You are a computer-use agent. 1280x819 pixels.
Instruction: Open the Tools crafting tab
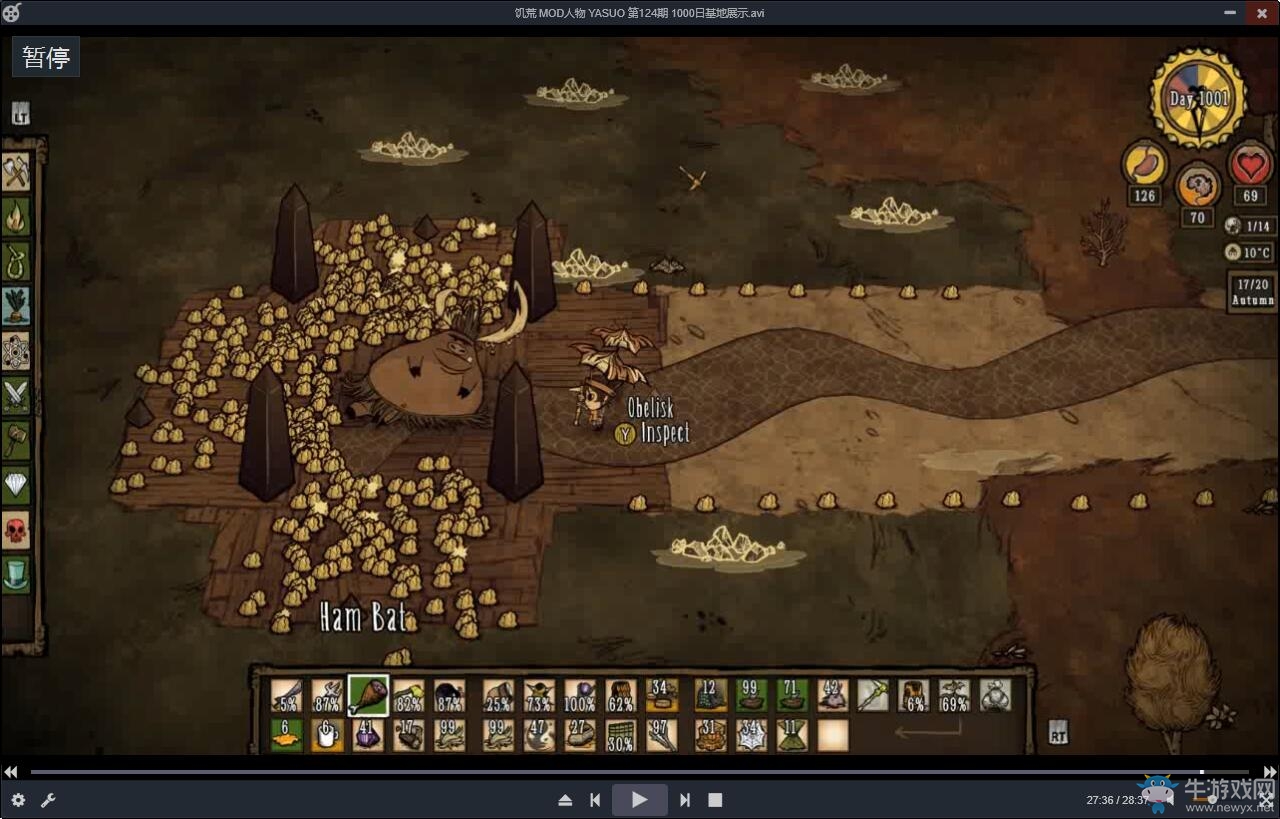[17, 171]
